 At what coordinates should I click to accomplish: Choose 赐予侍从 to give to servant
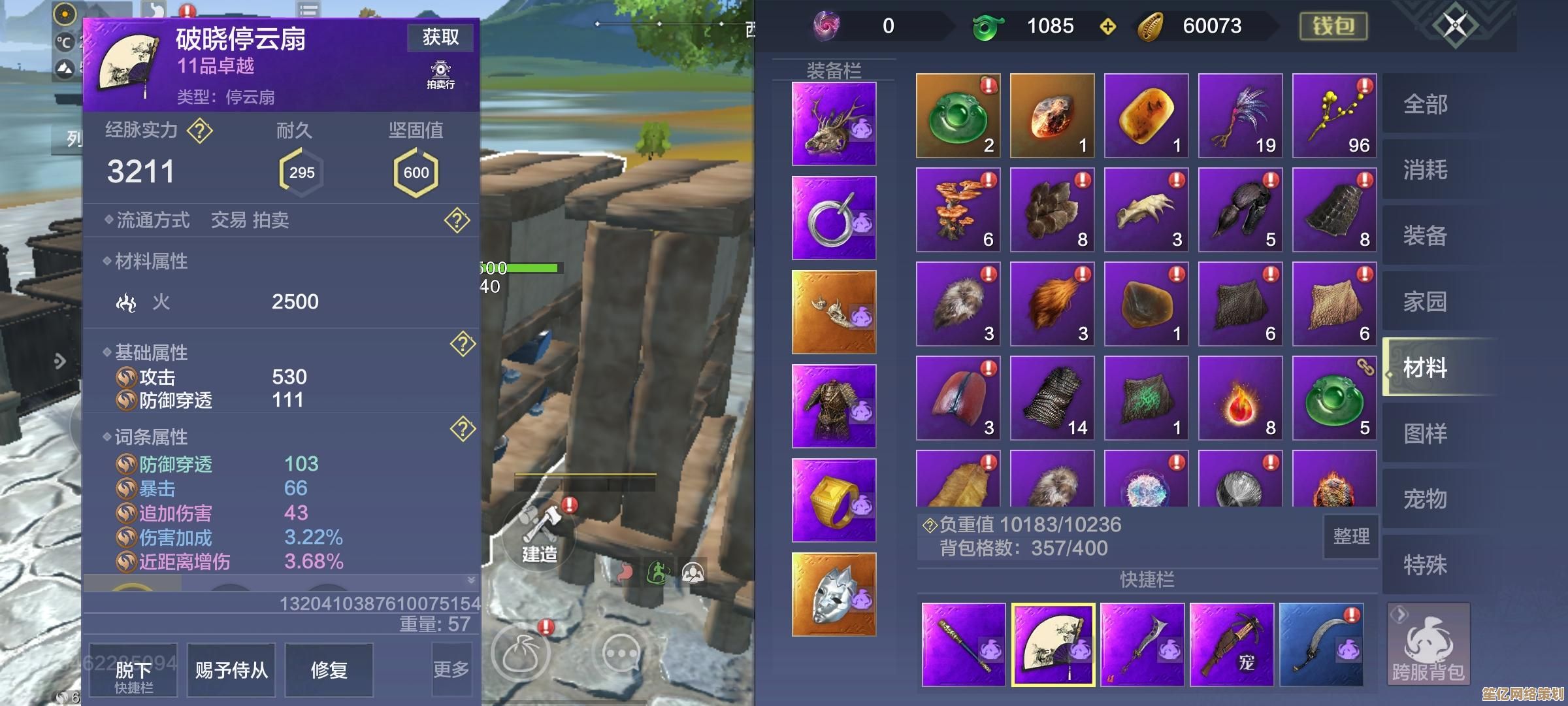tap(231, 670)
